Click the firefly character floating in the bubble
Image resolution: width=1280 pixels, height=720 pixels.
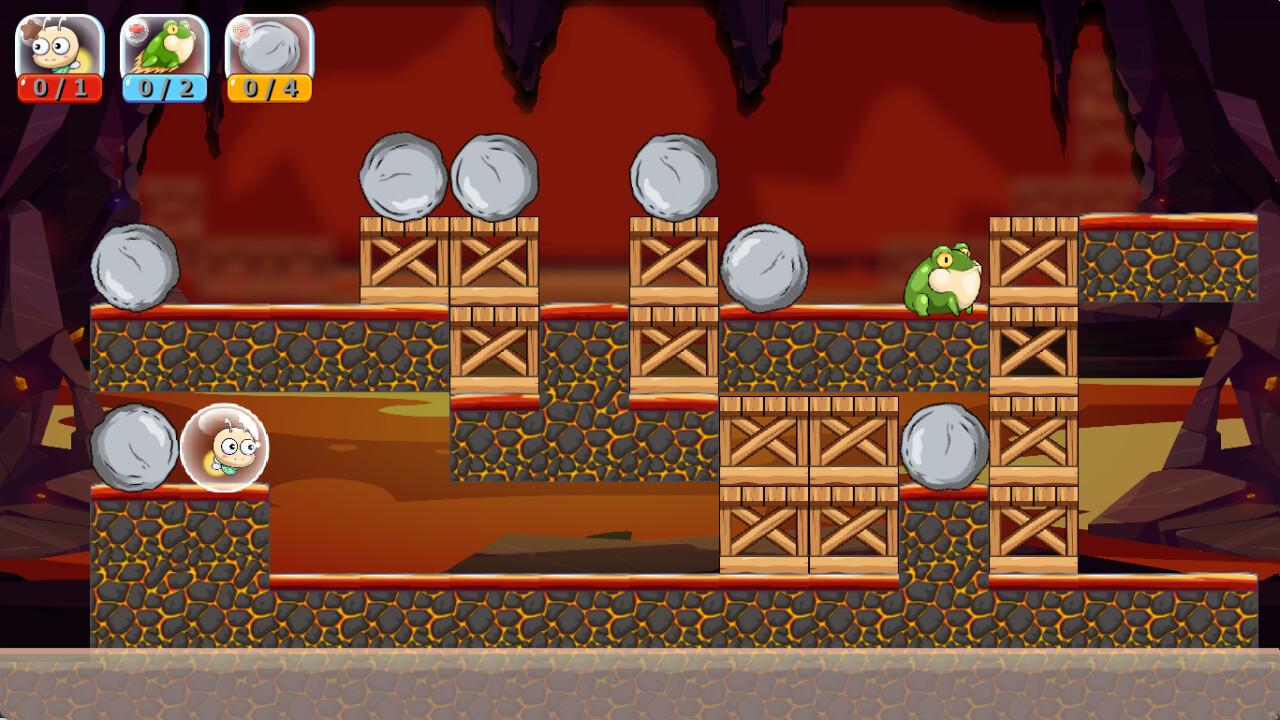pos(223,448)
